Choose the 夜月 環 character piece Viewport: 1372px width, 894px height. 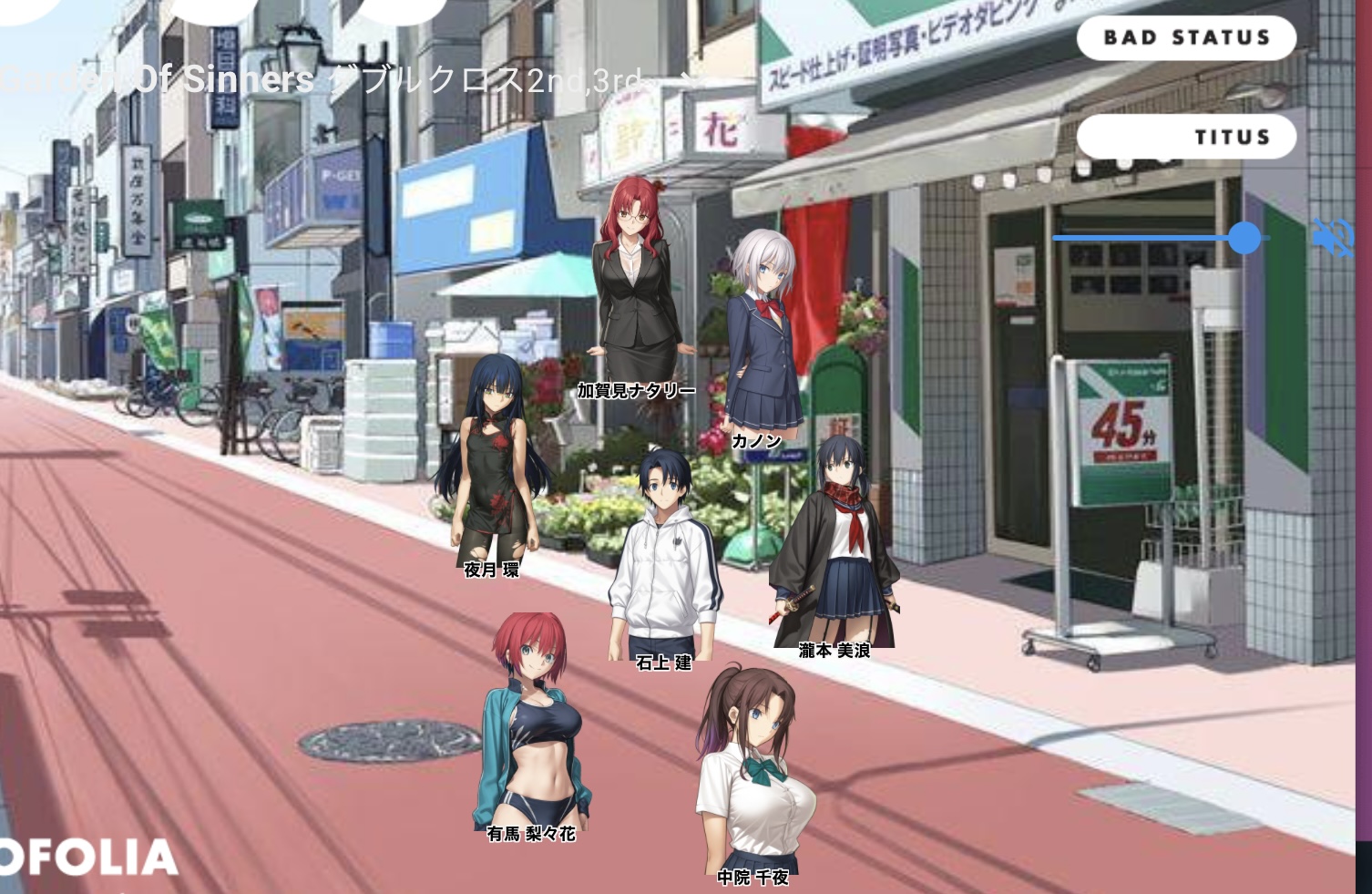pos(492,465)
